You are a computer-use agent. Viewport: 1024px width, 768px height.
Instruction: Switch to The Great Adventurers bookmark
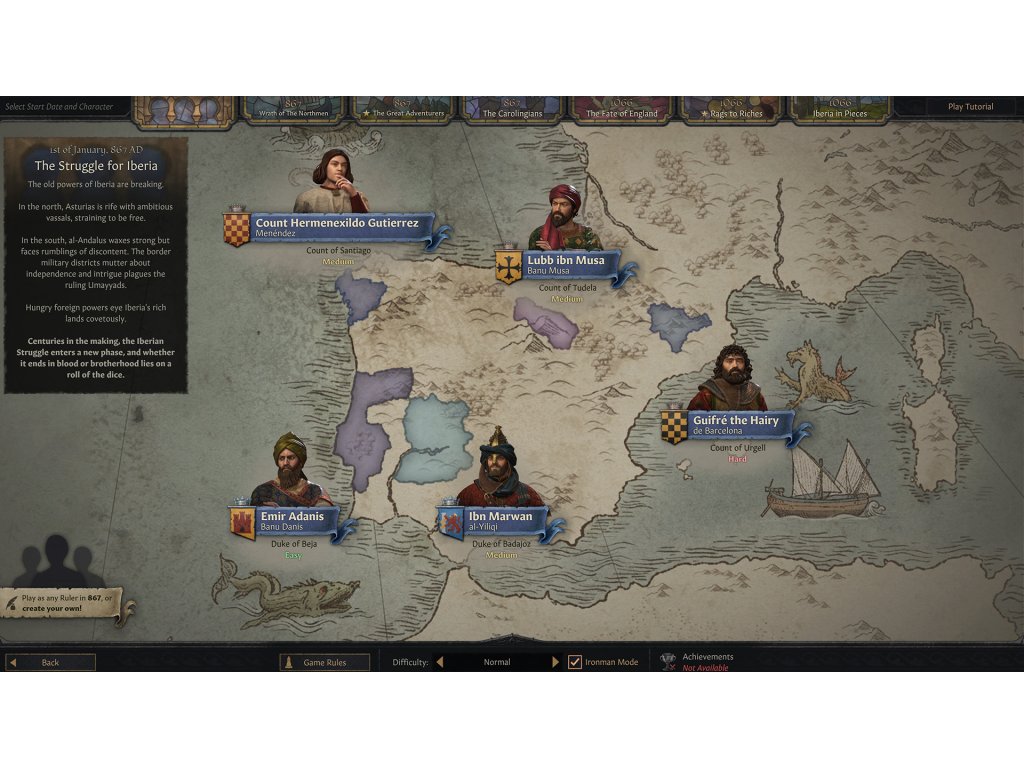click(x=402, y=110)
